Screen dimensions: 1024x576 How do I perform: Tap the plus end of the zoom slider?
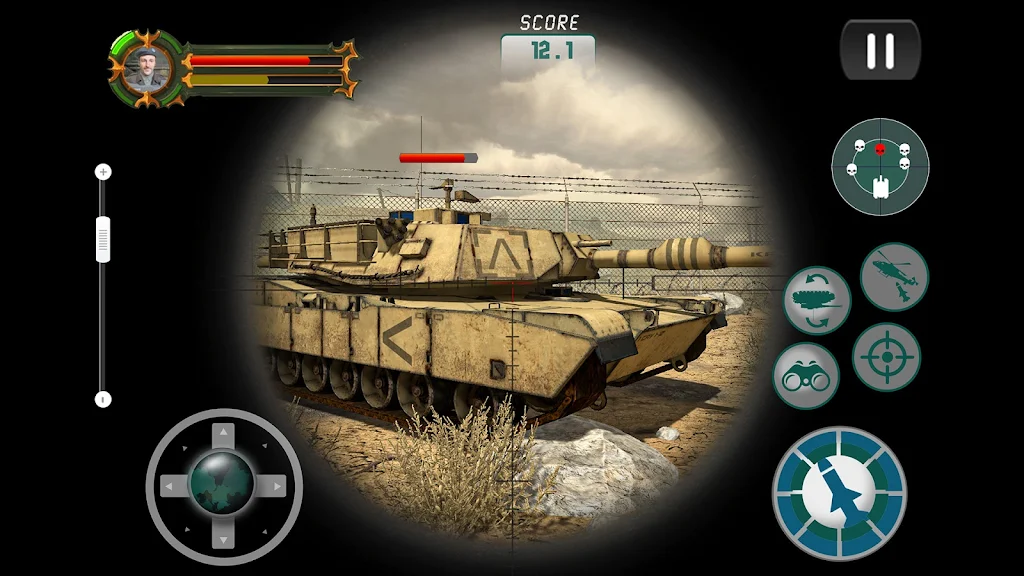103,172
